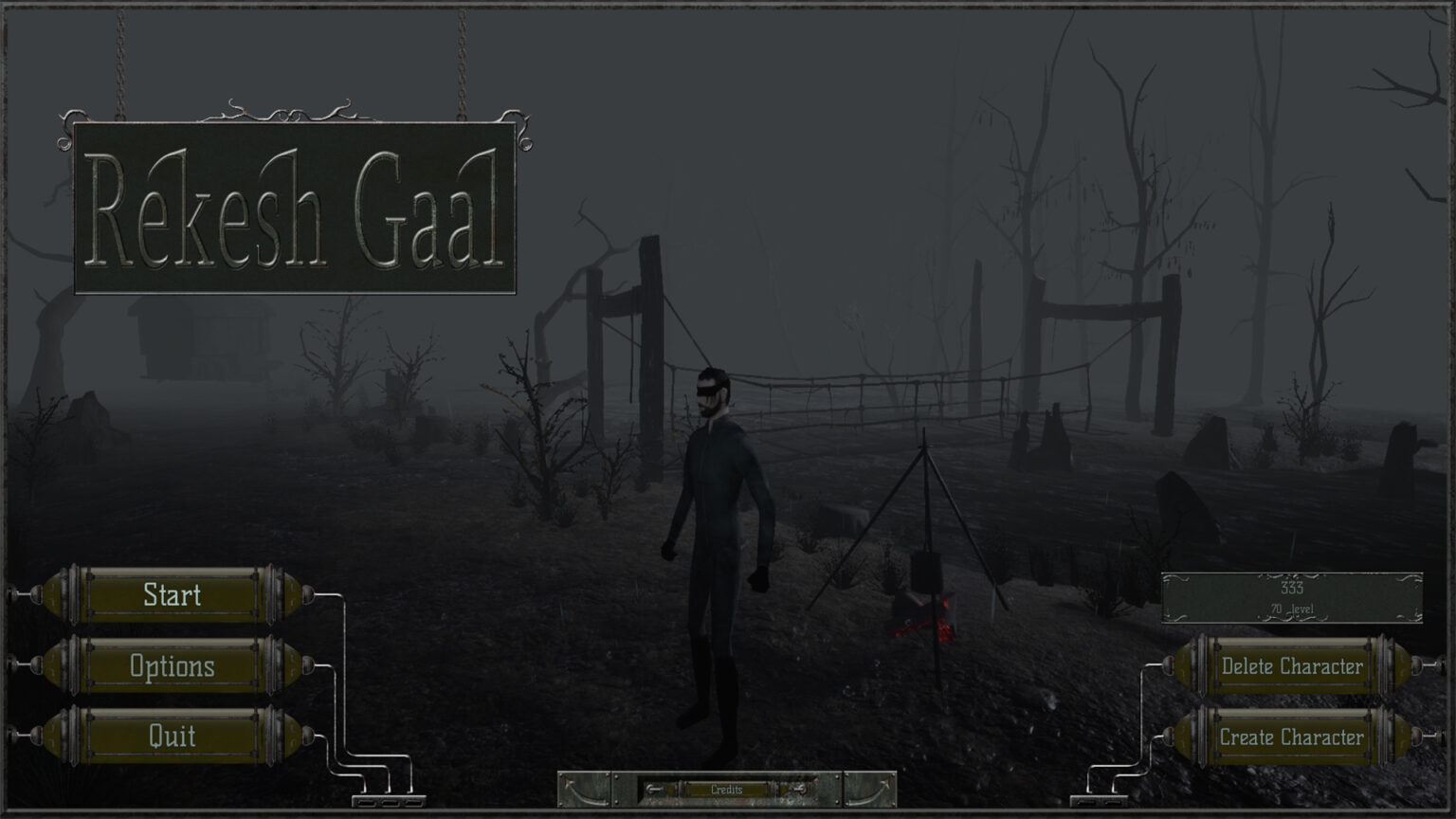The width and height of the screenshot is (1456, 819).
Task: Delete Character button
Action: pos(1291,666)
